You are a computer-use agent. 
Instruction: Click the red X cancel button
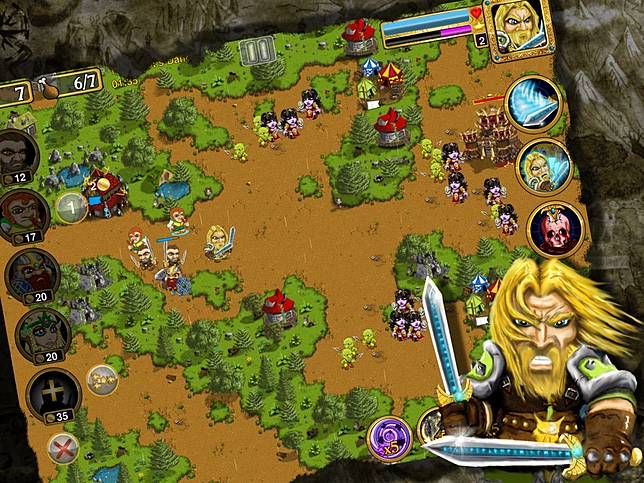[x=65, y=450]
